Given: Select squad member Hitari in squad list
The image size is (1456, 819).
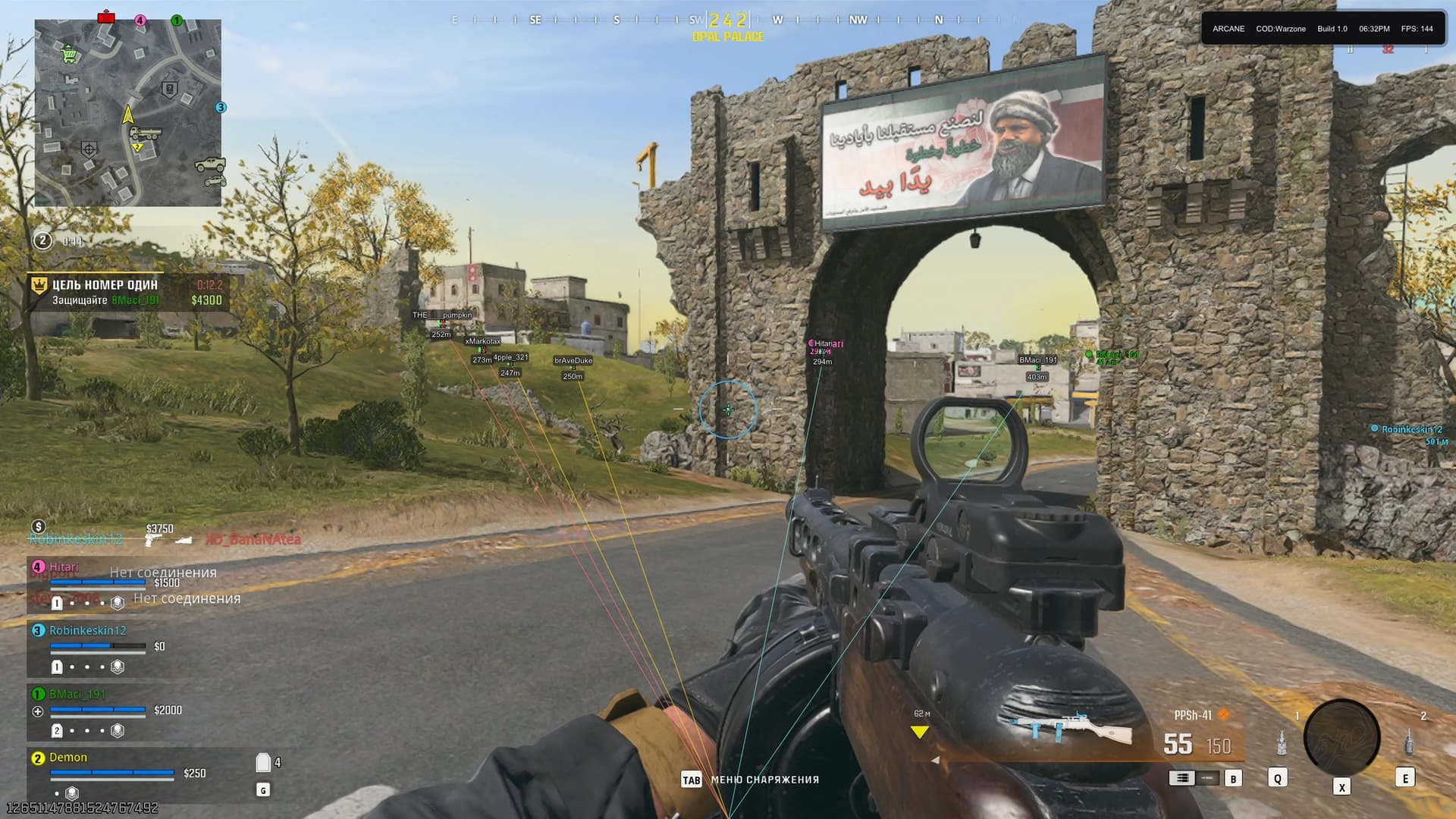Looking at the screenshot, I should click(64, 566).
